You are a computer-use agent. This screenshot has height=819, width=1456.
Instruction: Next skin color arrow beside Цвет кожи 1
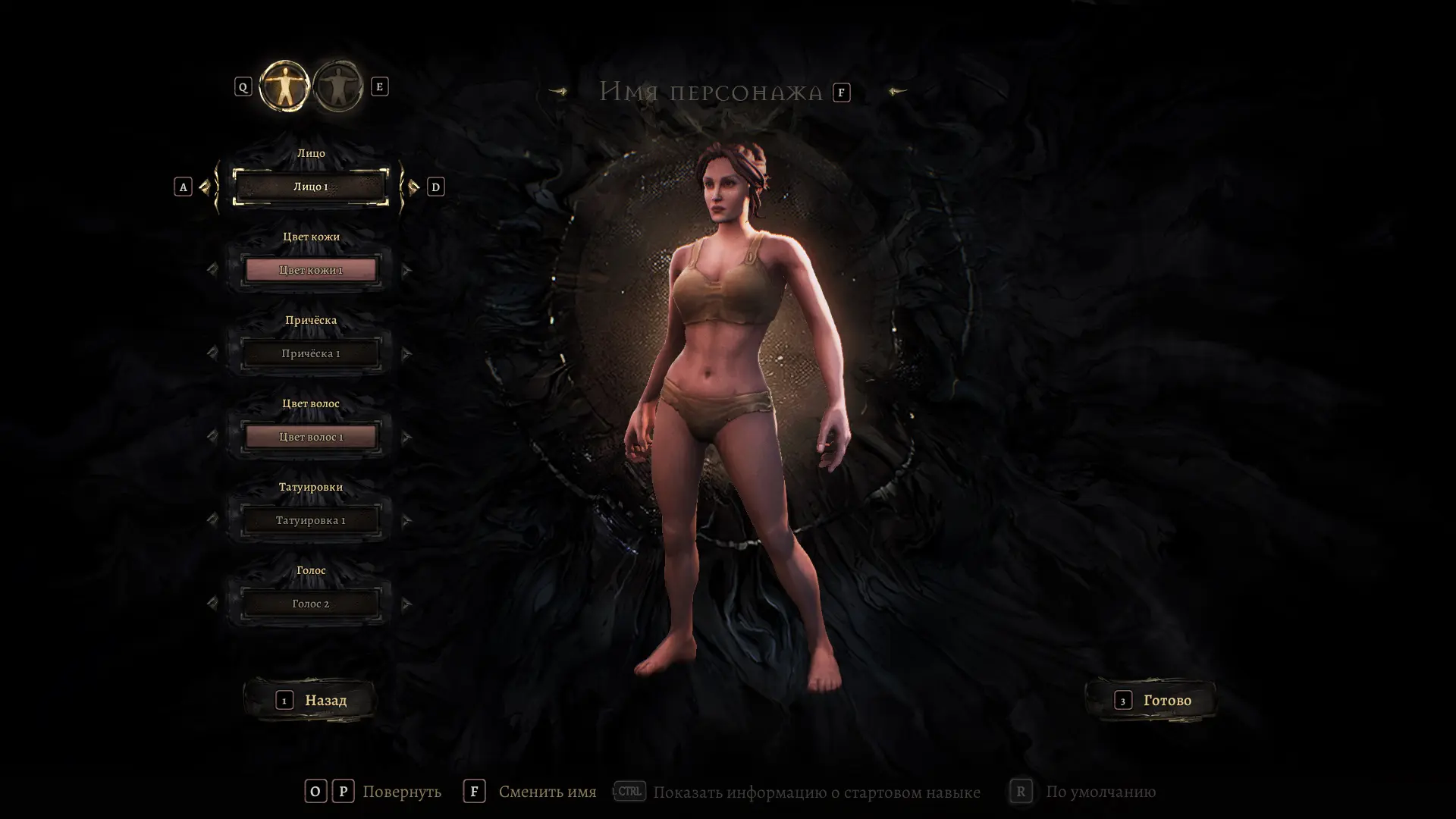407,270
